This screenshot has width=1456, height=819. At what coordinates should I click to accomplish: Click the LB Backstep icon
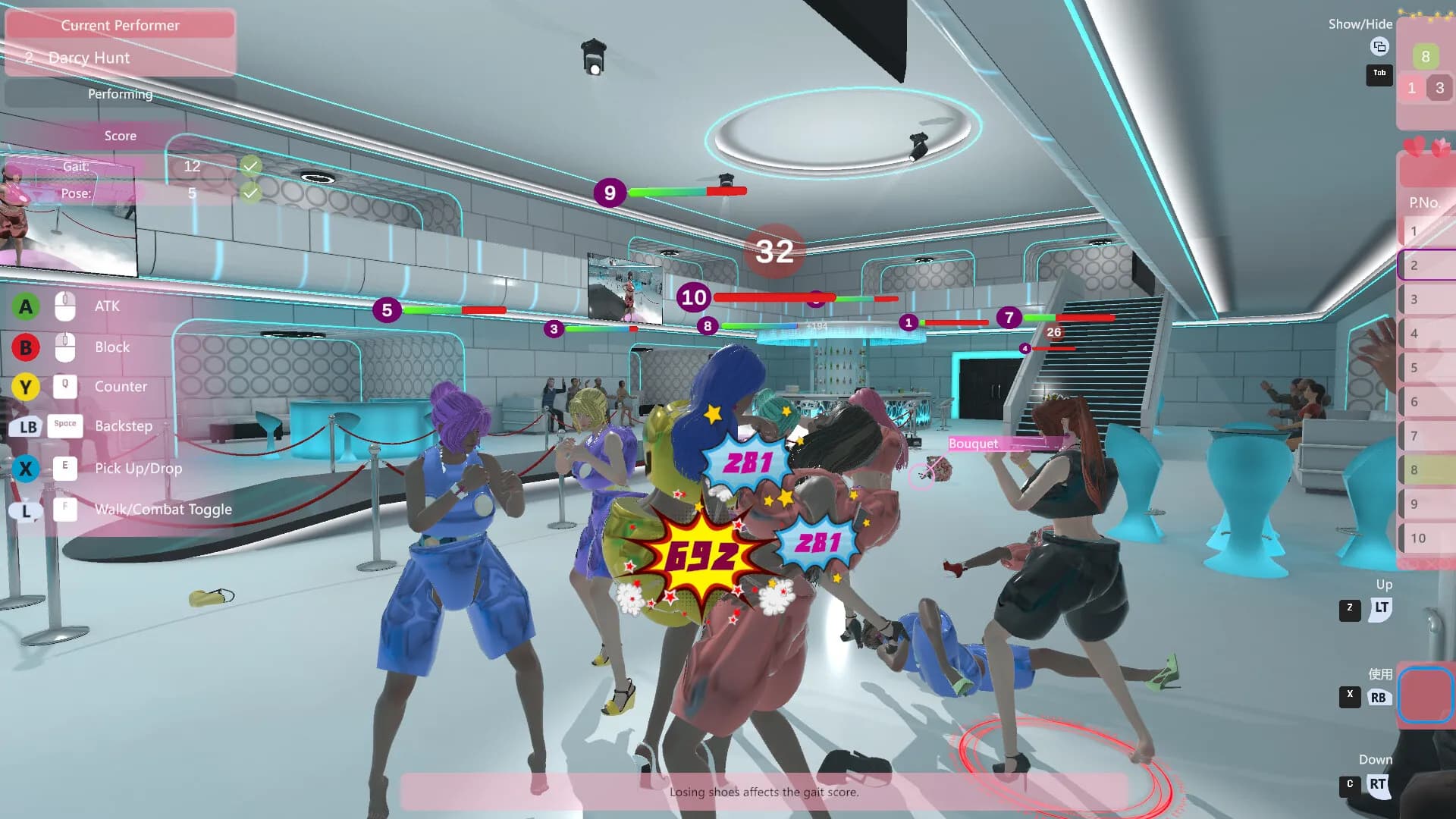[x=27, y=427]
